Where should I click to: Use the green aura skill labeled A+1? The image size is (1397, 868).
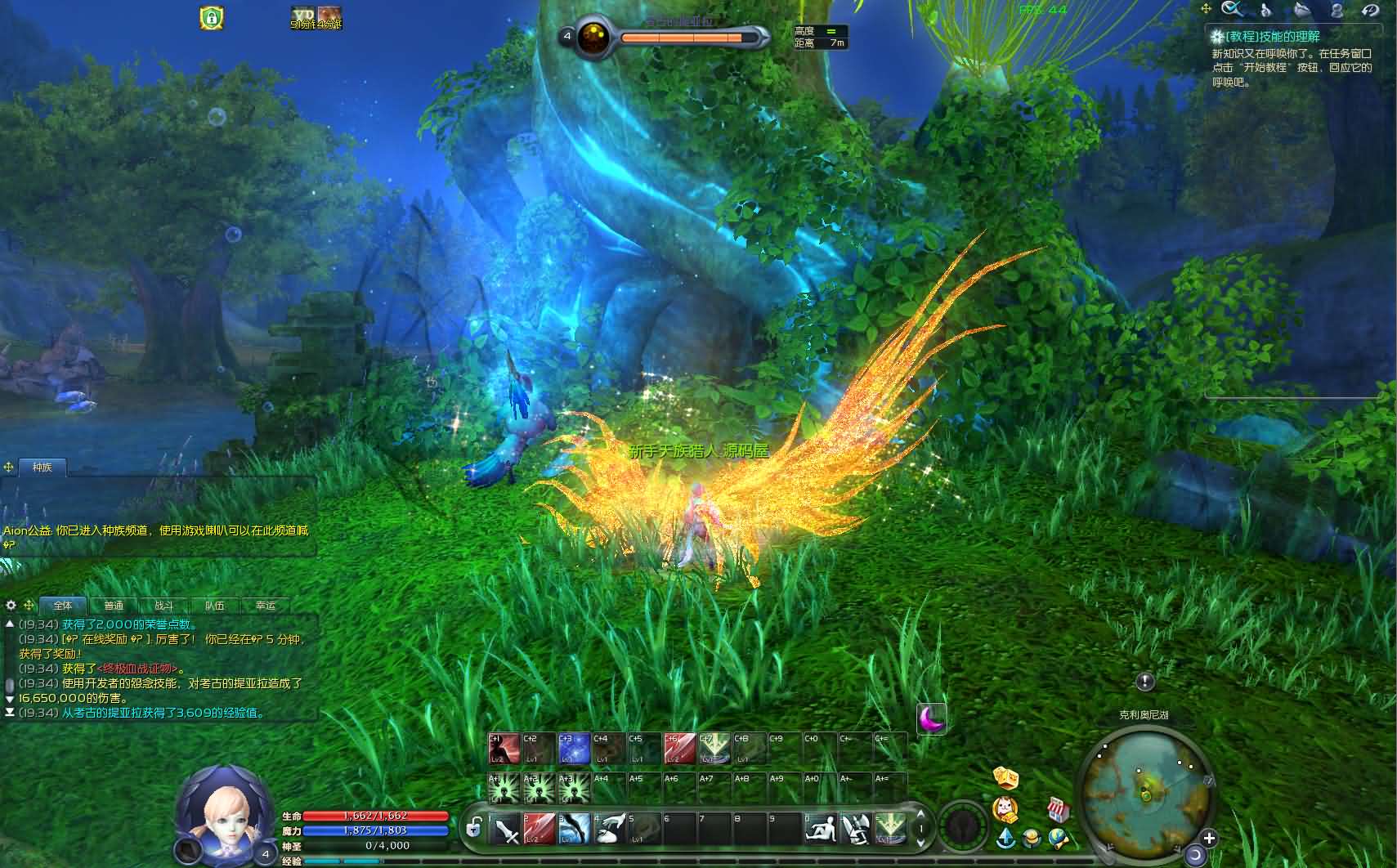pyautogui.click(x=504, y=789)
